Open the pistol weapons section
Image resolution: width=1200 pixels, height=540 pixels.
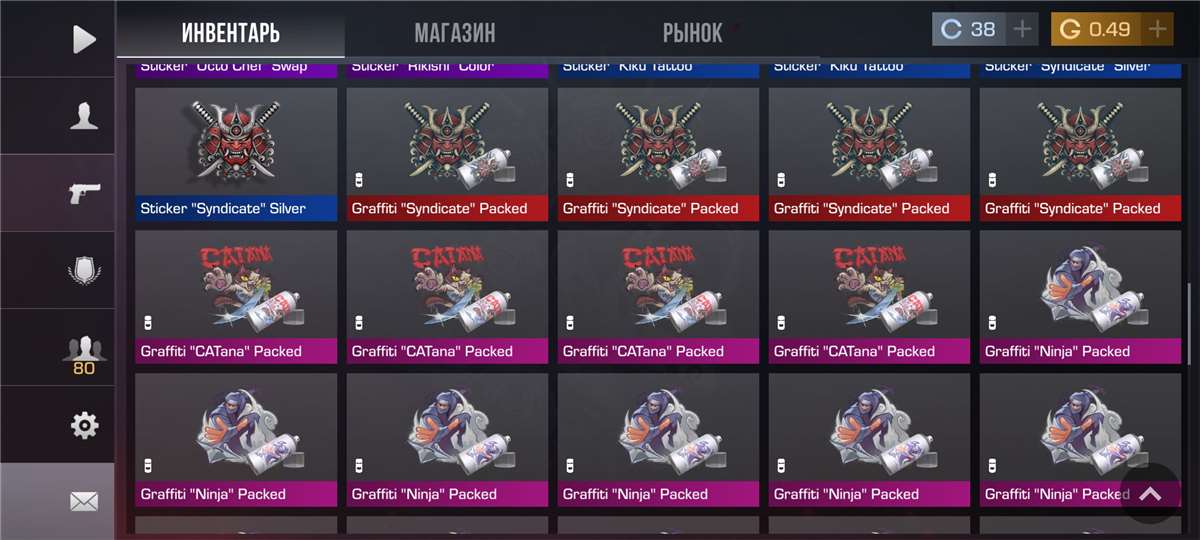(x=84, y=193)
